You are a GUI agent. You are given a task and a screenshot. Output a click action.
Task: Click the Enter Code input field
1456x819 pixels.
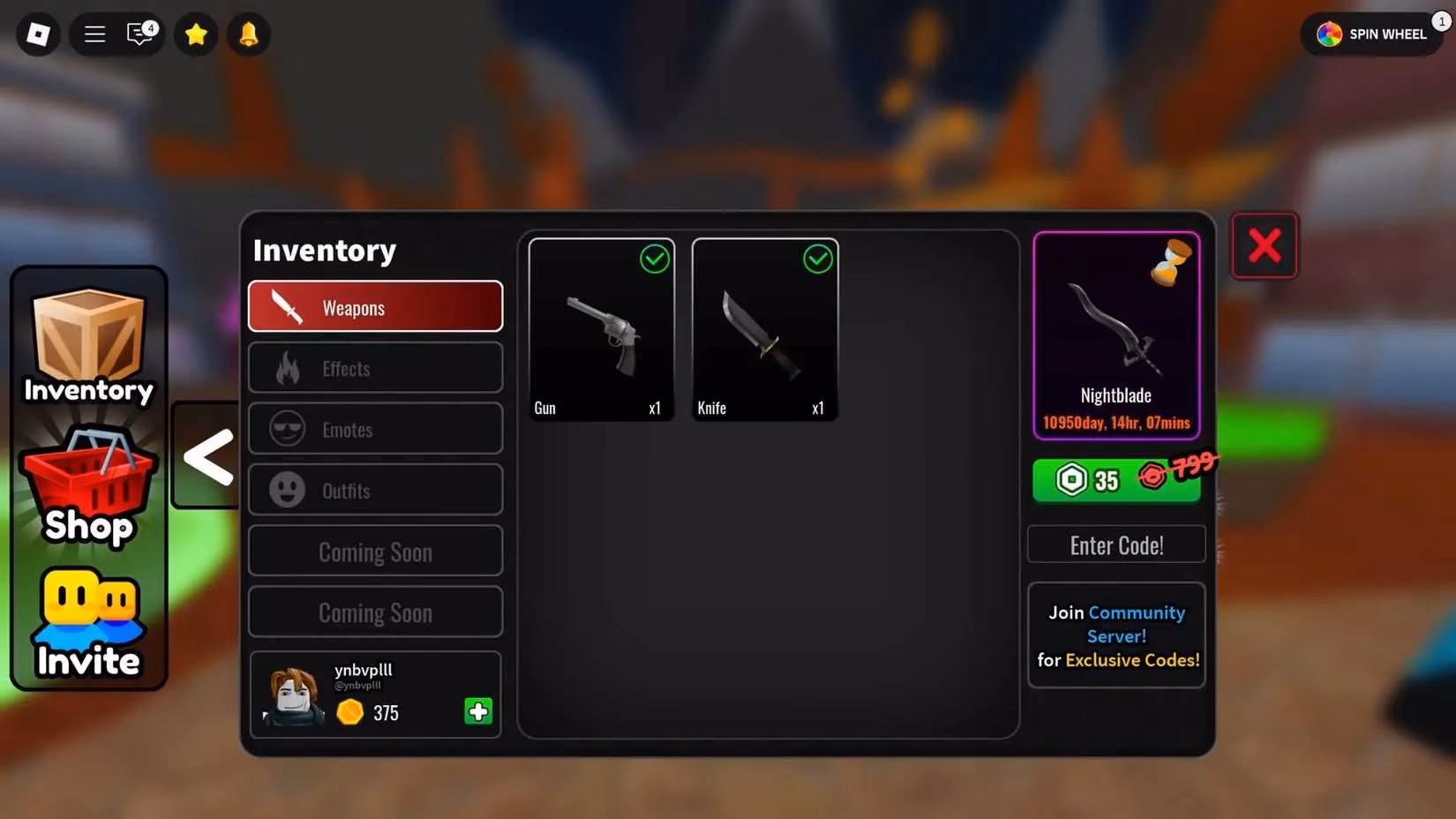tap(1115, 545)
